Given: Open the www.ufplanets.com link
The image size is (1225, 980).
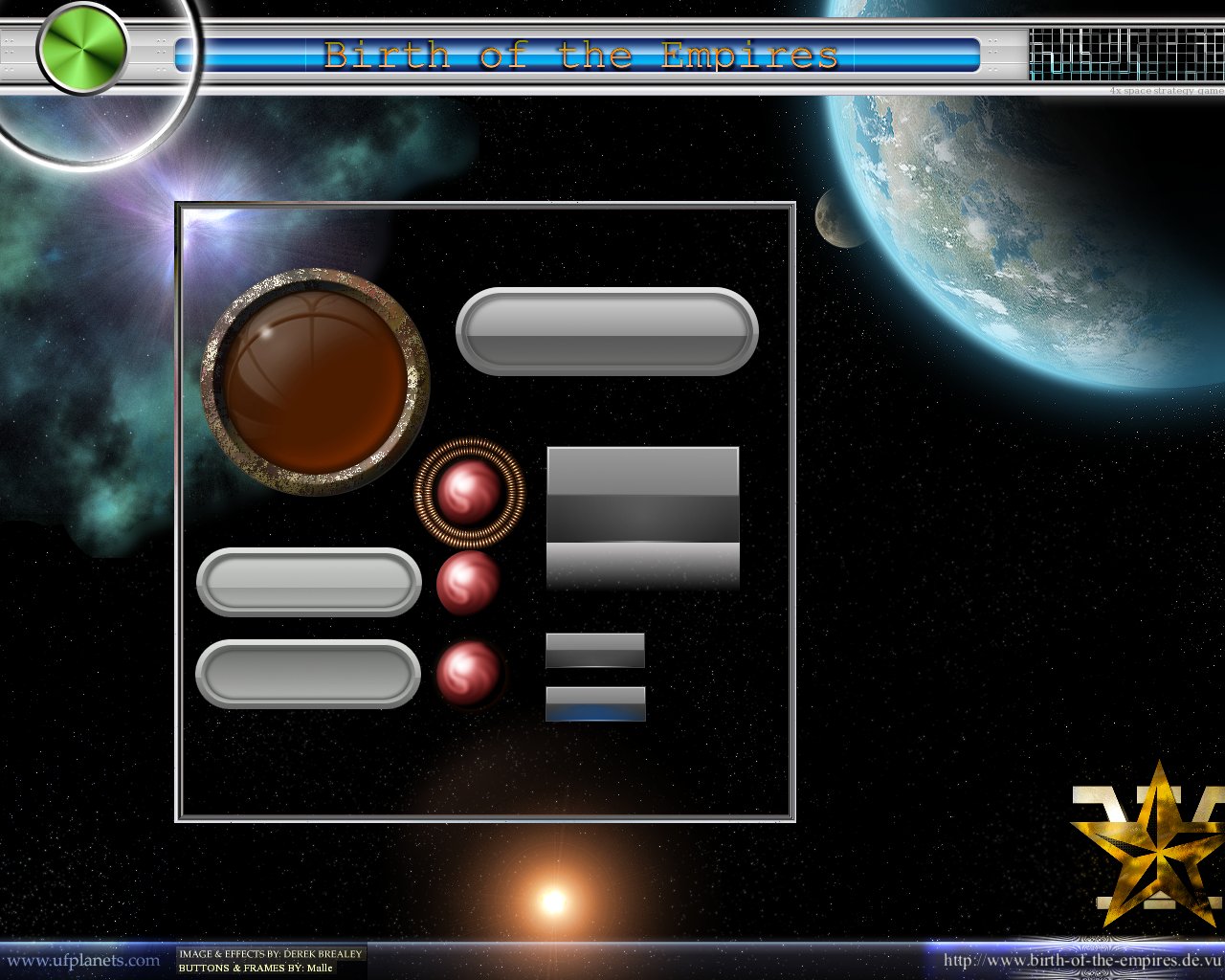Looking at the screenshot, I should click(x=79, y=960).
